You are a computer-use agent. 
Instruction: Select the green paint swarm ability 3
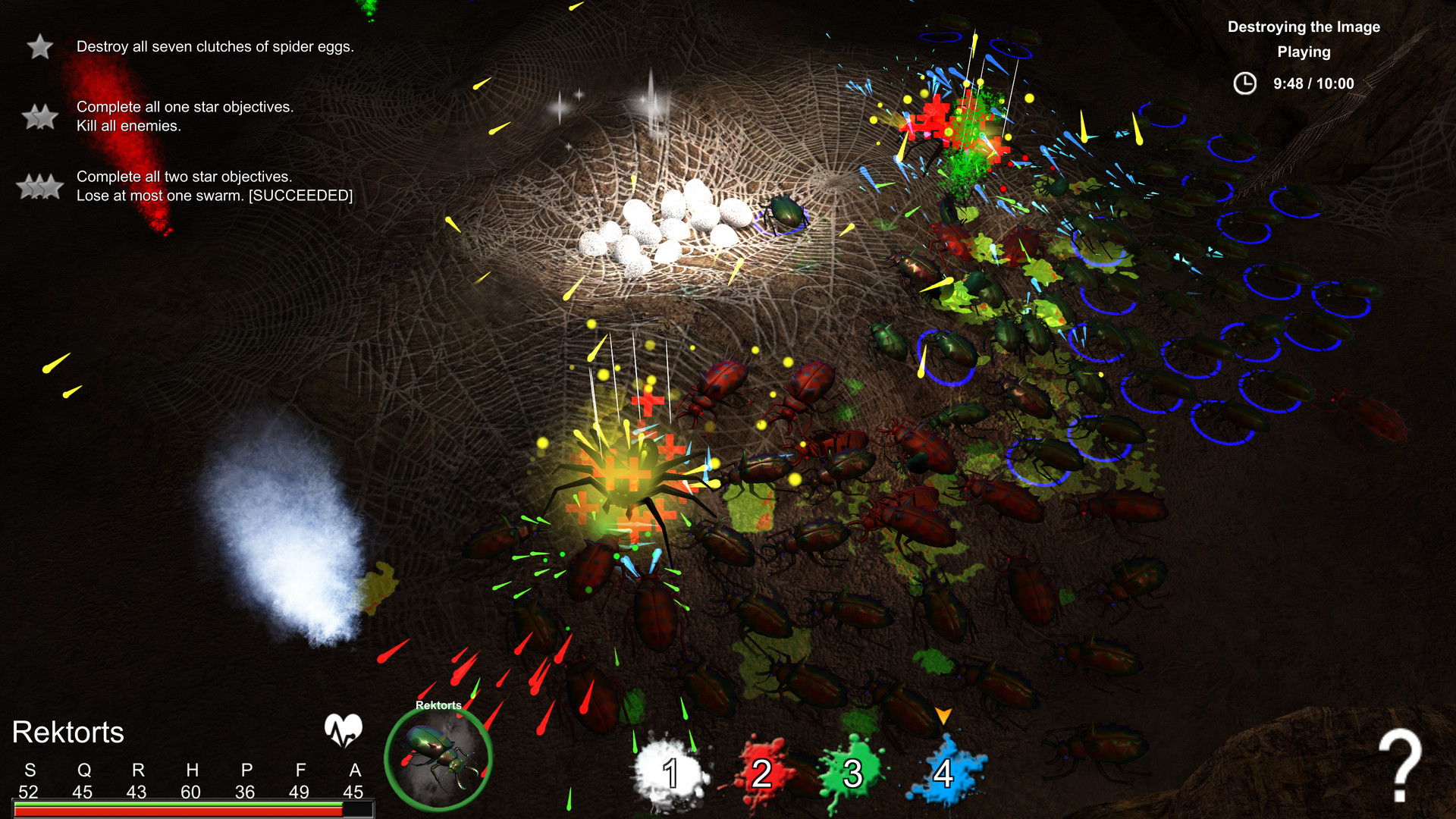(853, 774)
